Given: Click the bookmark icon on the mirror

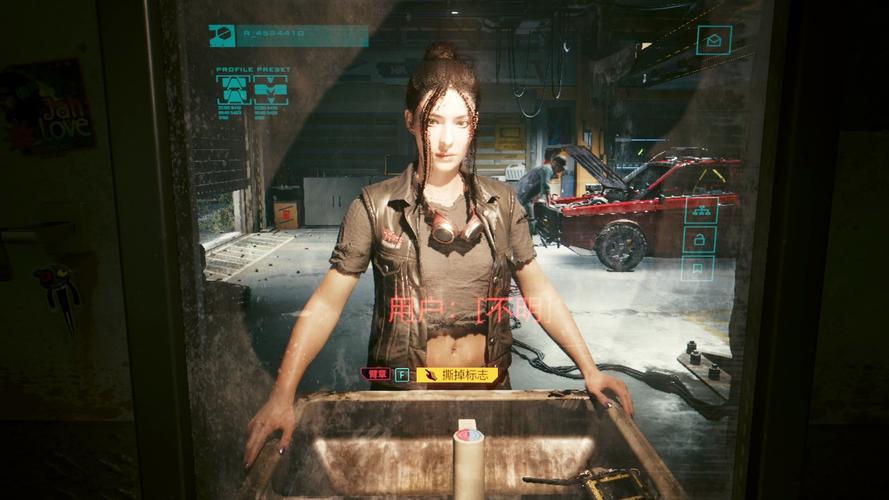Looking at the screenshot, I should (x=698, y=267).
